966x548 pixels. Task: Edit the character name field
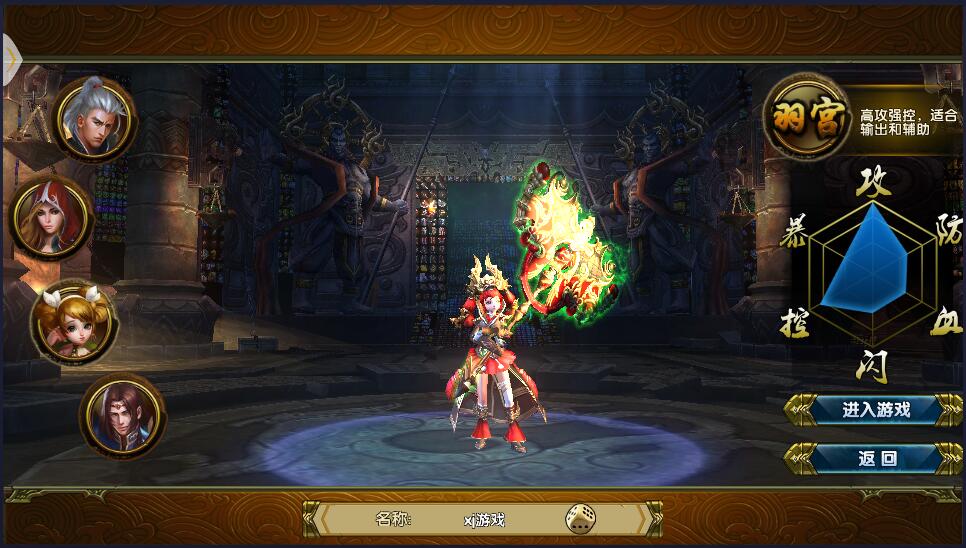tap(484, 519)
